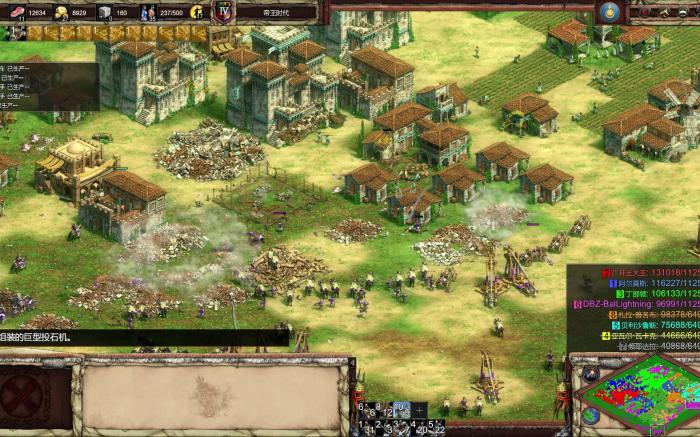Select control group 4
The image size is (700, 437).
(x=415, y=426)
